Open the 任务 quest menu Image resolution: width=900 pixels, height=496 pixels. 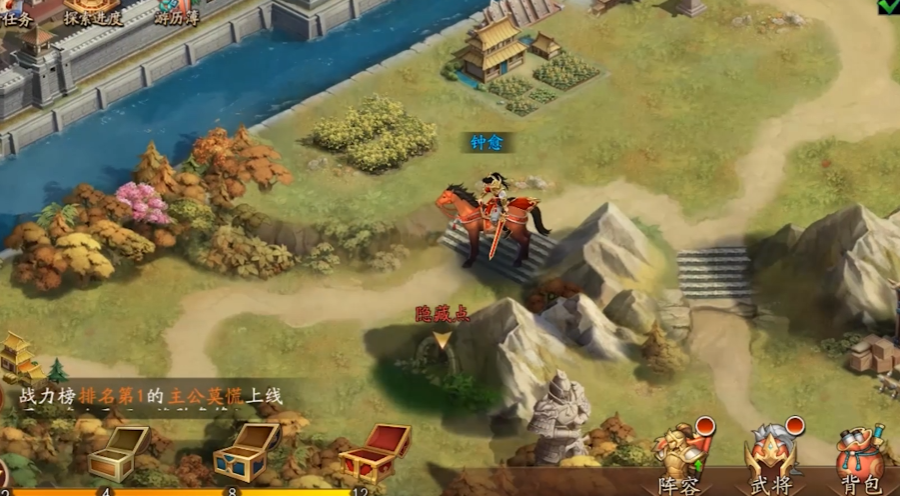tap(18, 11)
